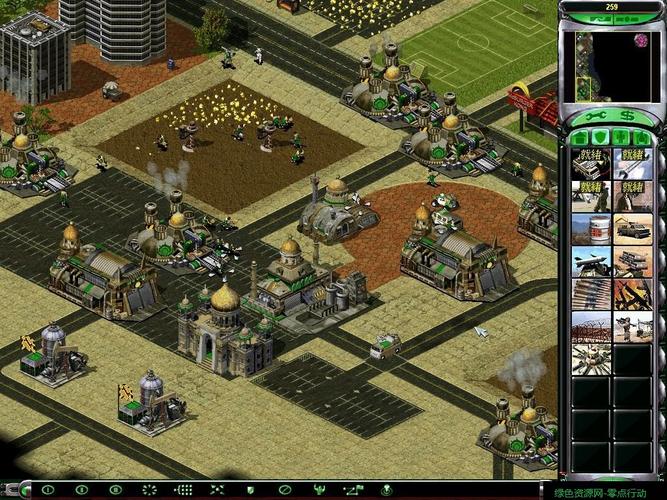Select the barrel structure build icon
This screenshot has height=500, width=667.
(592, 229)
